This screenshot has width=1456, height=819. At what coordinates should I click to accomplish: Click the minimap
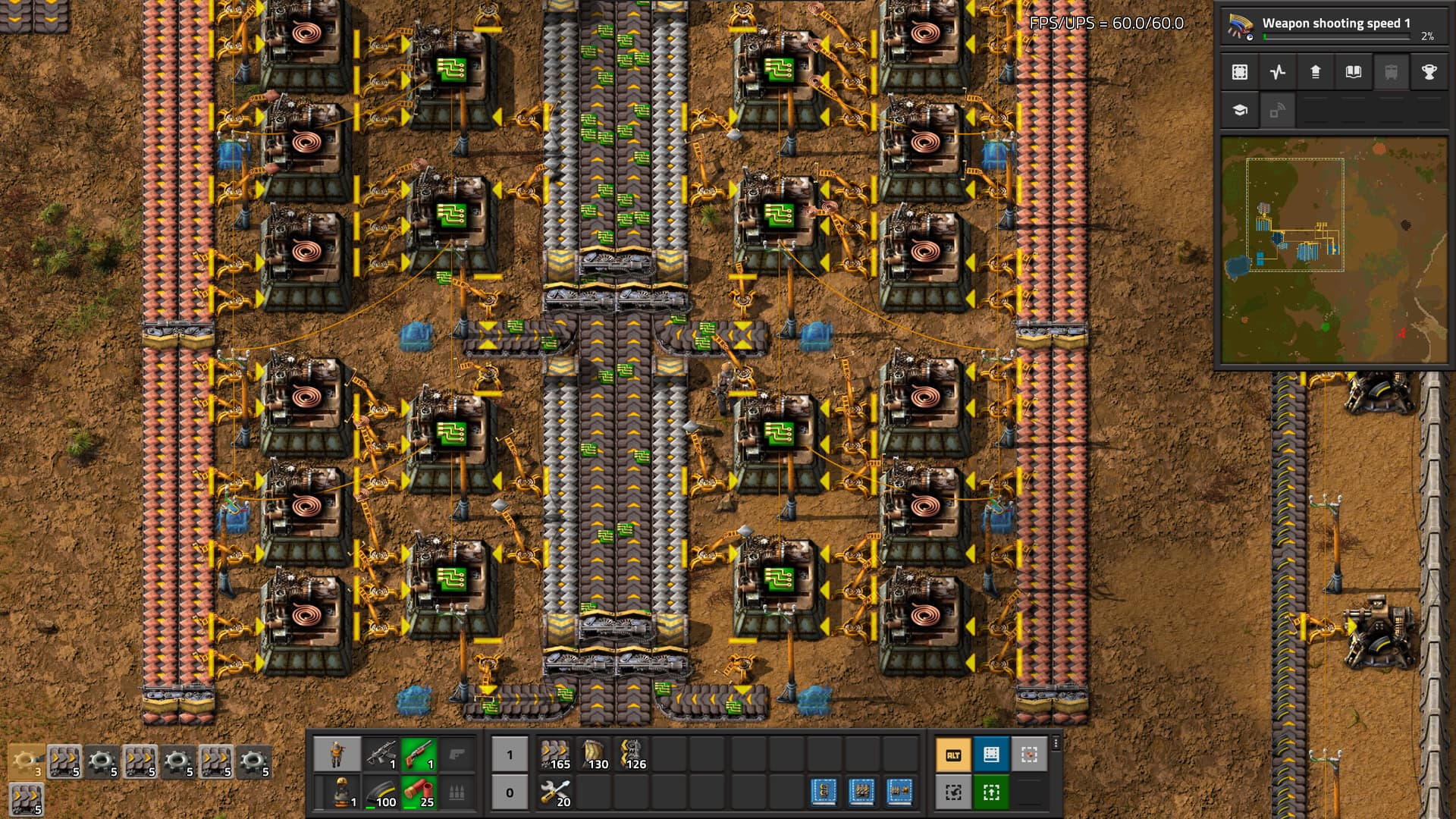pos(1333,250)
